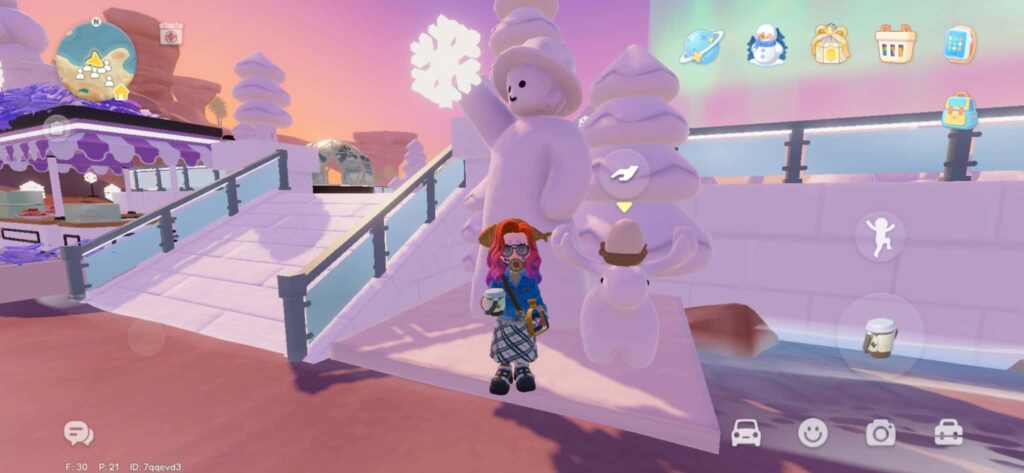Open the toolbox icon

tap(948, 432)
